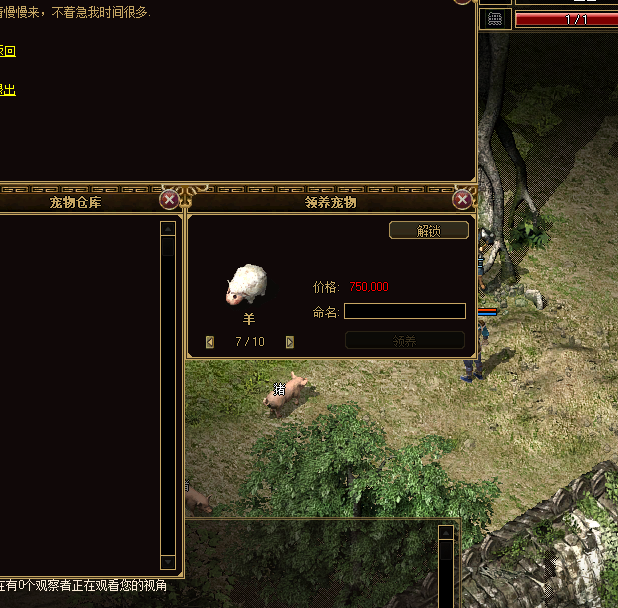The width and height of the screenshot is (618, 608).
Task: Select the 返回 return dialogue link
Action: [7, 51]
